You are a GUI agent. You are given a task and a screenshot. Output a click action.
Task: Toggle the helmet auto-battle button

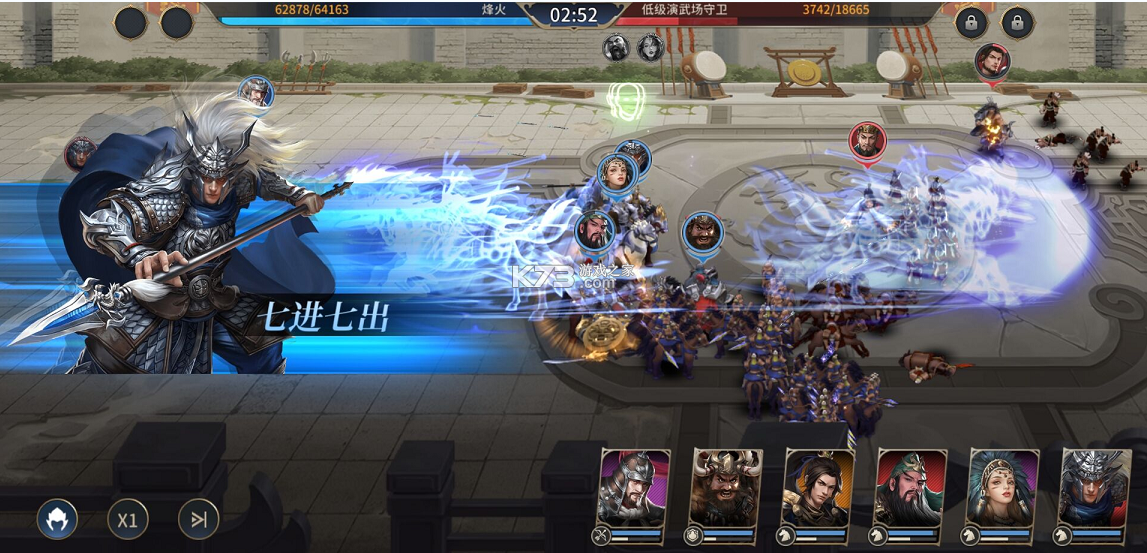(58, 519)
